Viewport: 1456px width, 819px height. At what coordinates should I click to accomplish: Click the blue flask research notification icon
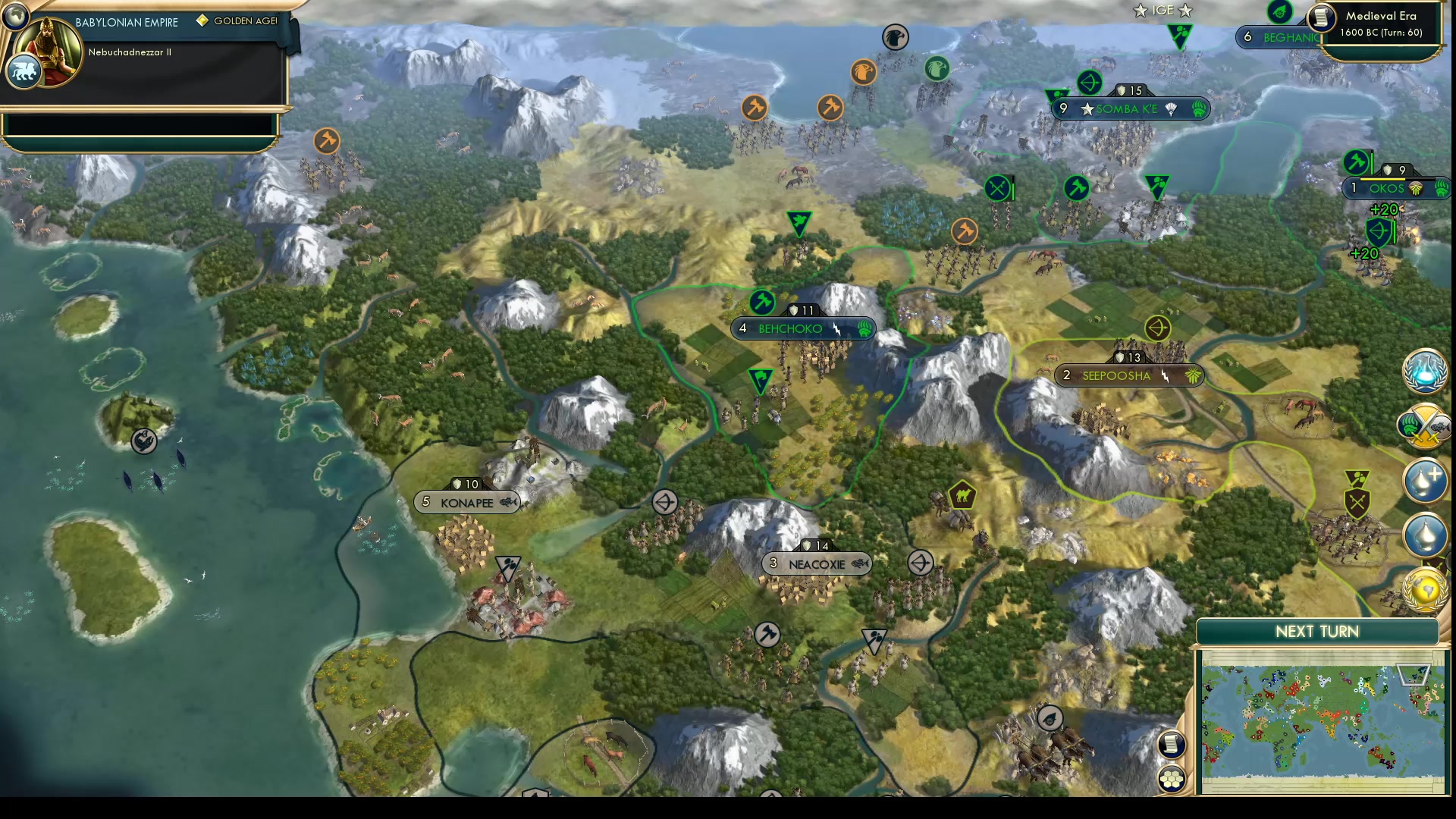[x=1426, y=372]
